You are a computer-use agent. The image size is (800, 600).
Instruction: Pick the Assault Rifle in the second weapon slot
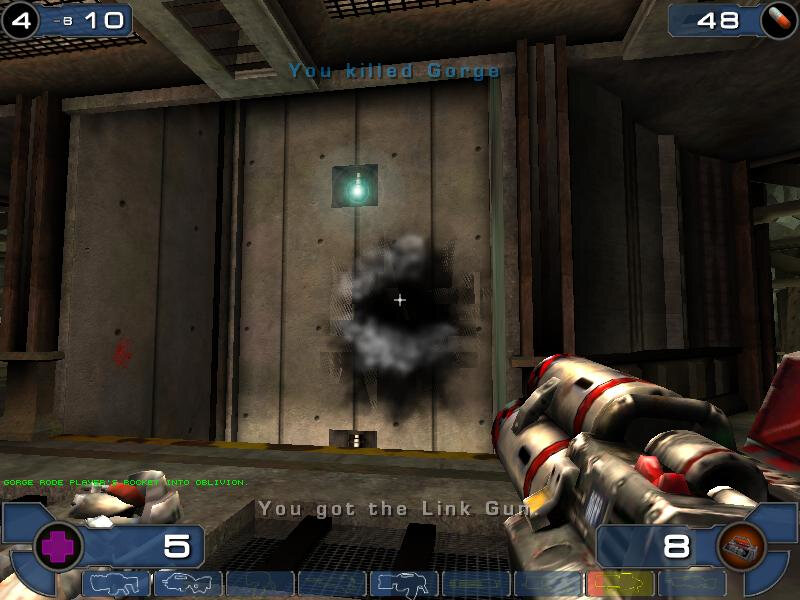[188, 584]
